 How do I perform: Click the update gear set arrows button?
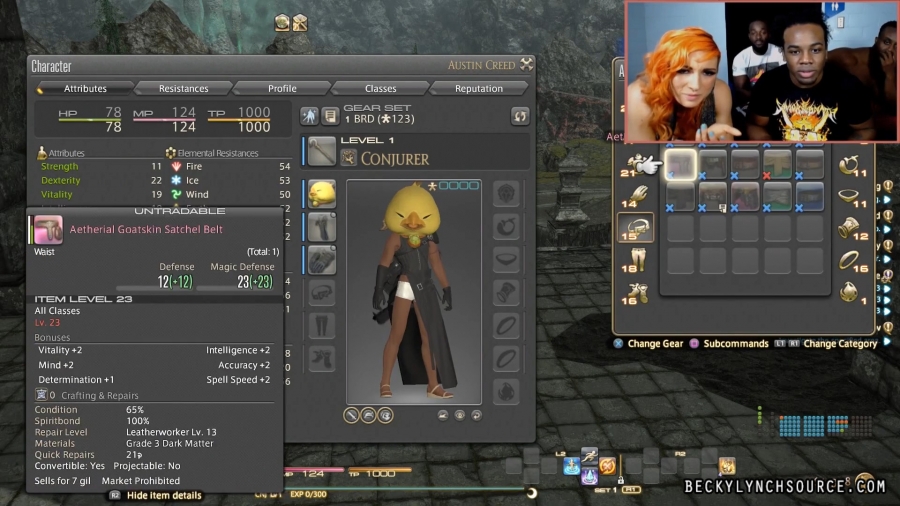[x=519, y=116]
